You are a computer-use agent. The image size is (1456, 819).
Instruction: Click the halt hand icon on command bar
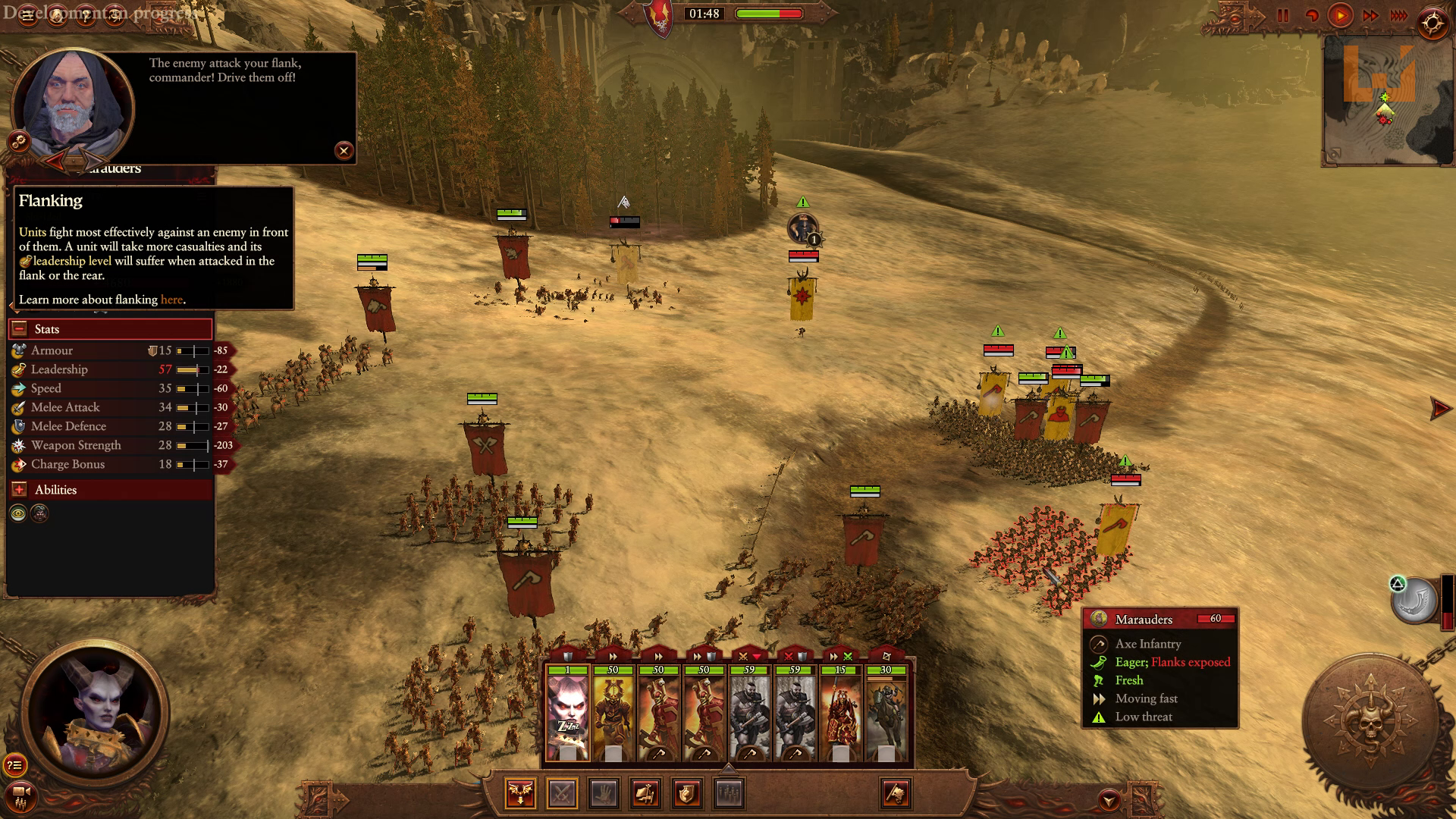pos(604,794)
